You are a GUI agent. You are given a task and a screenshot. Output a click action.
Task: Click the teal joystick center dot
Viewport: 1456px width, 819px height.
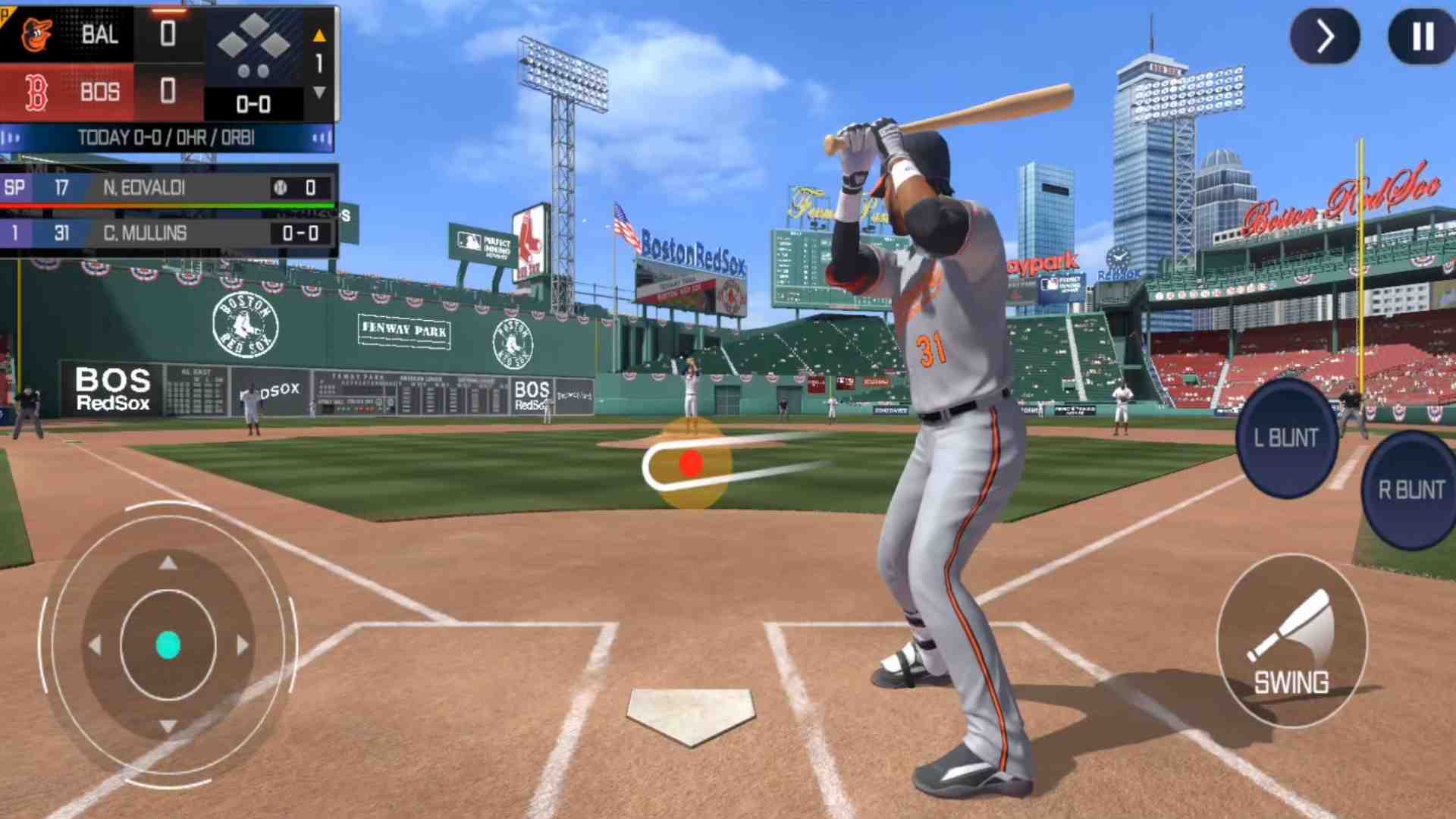click(x=168, y=645)
